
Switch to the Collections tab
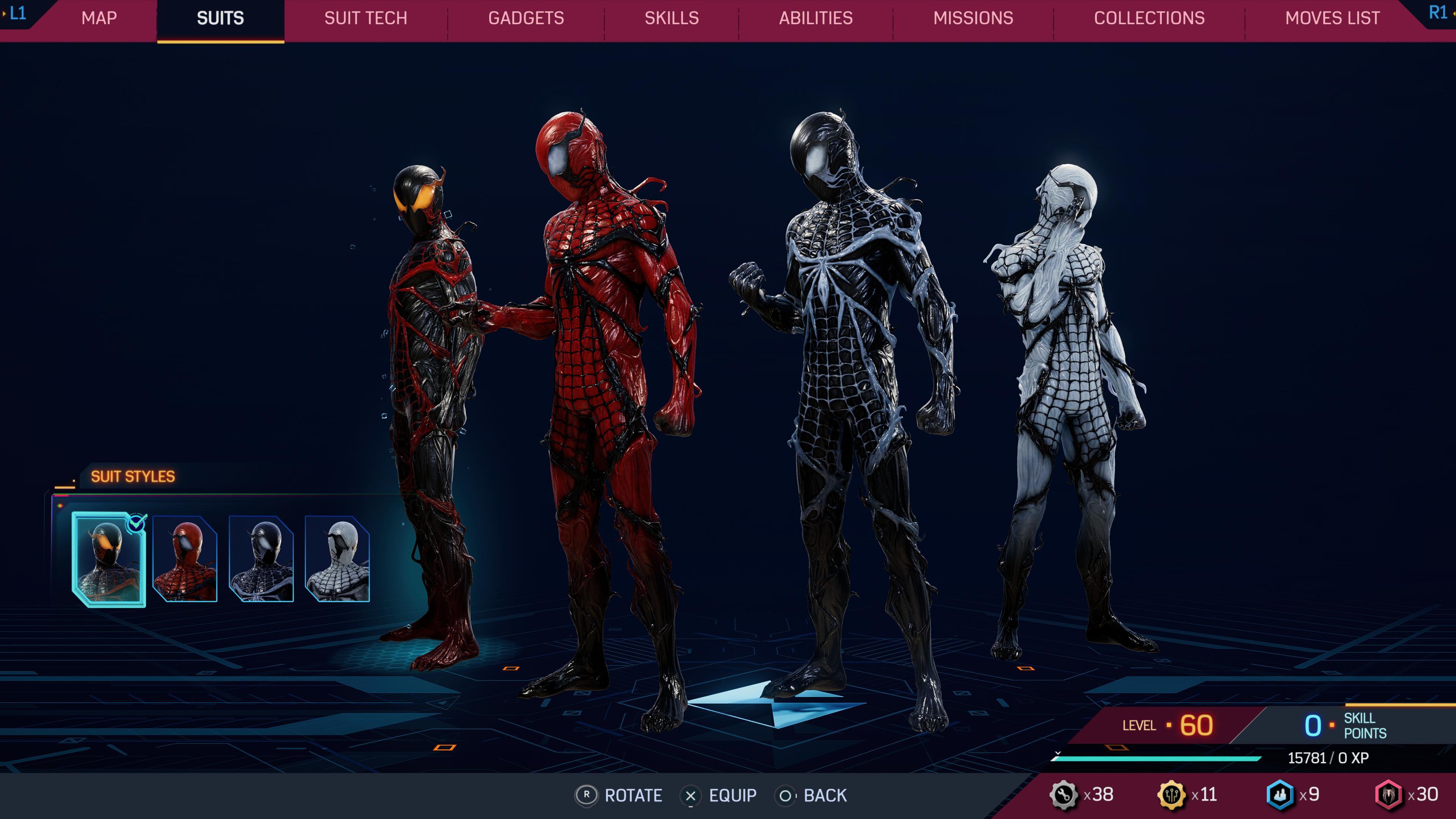tap(1148, 18)
